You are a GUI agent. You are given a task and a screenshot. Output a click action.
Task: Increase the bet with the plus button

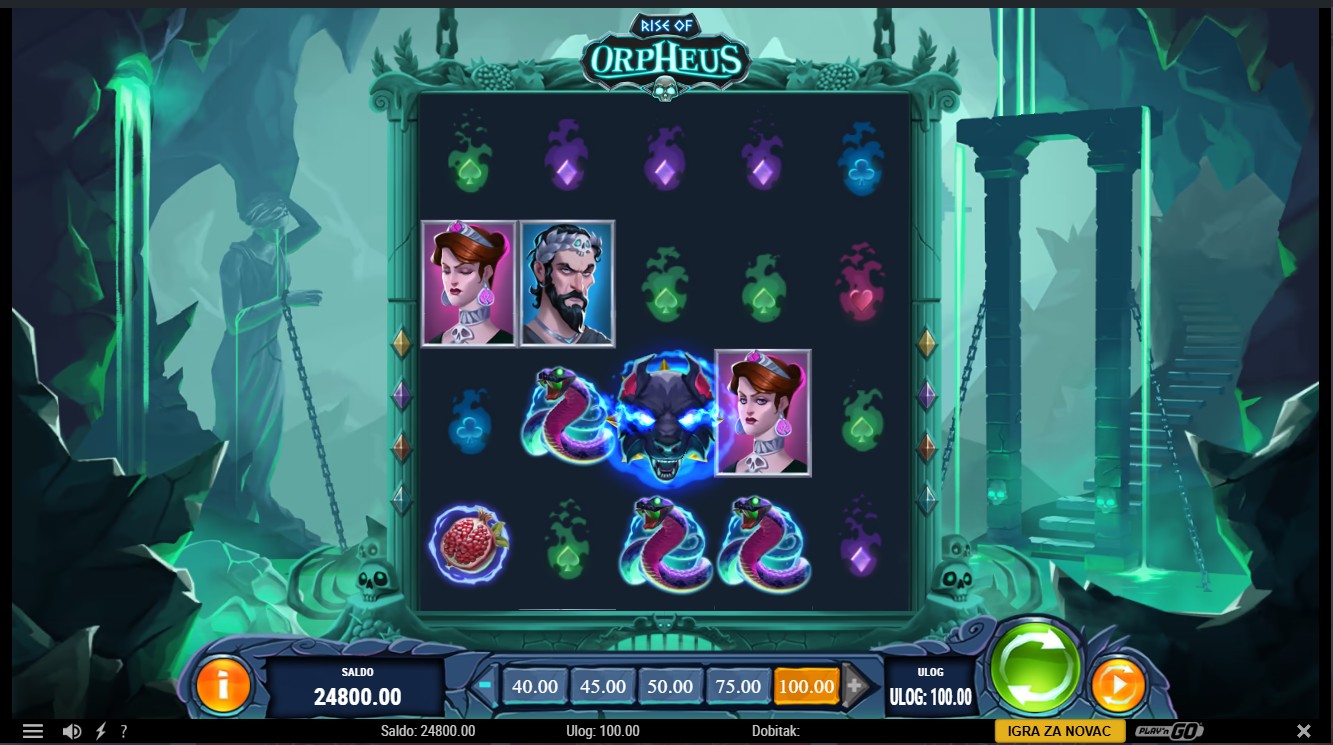click(855, 686)
